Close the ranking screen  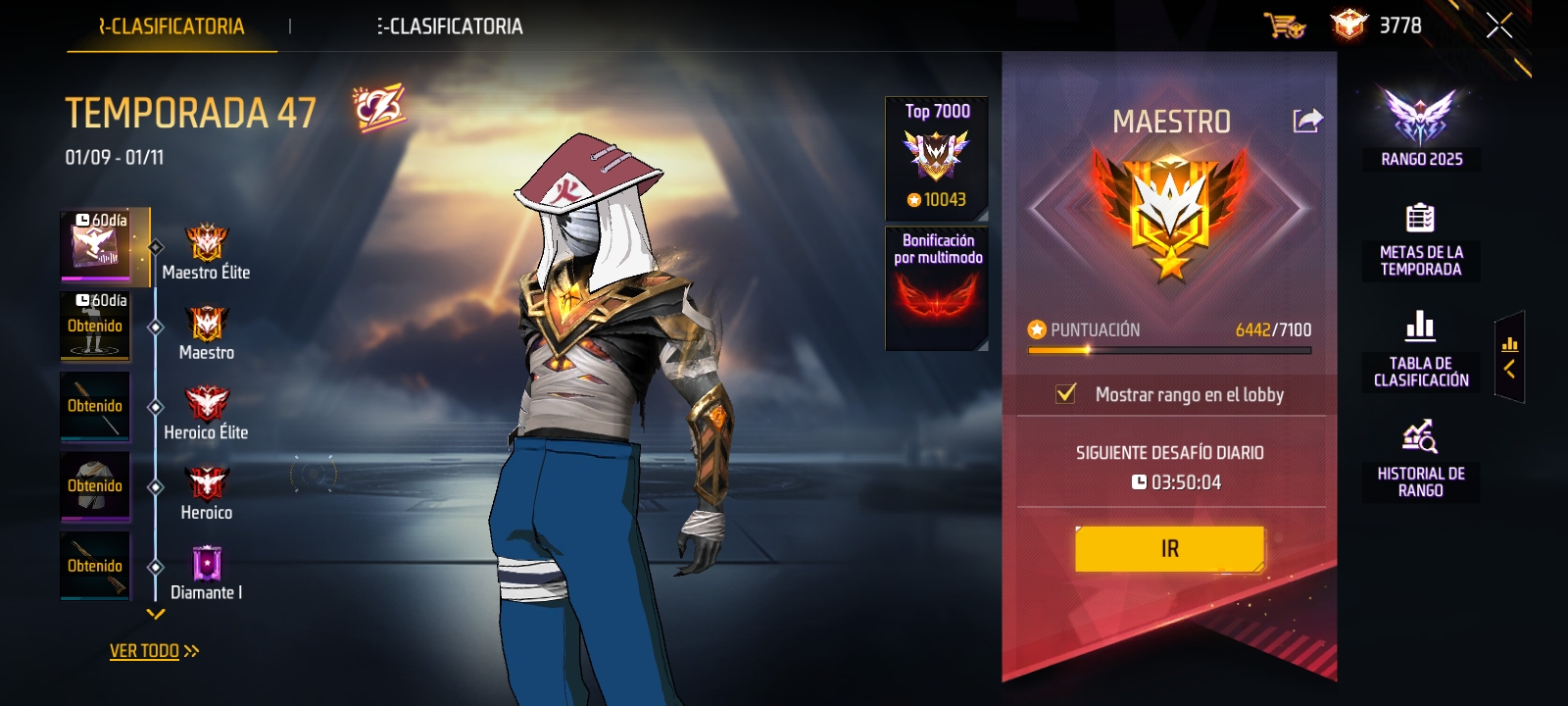point(1498,26)
